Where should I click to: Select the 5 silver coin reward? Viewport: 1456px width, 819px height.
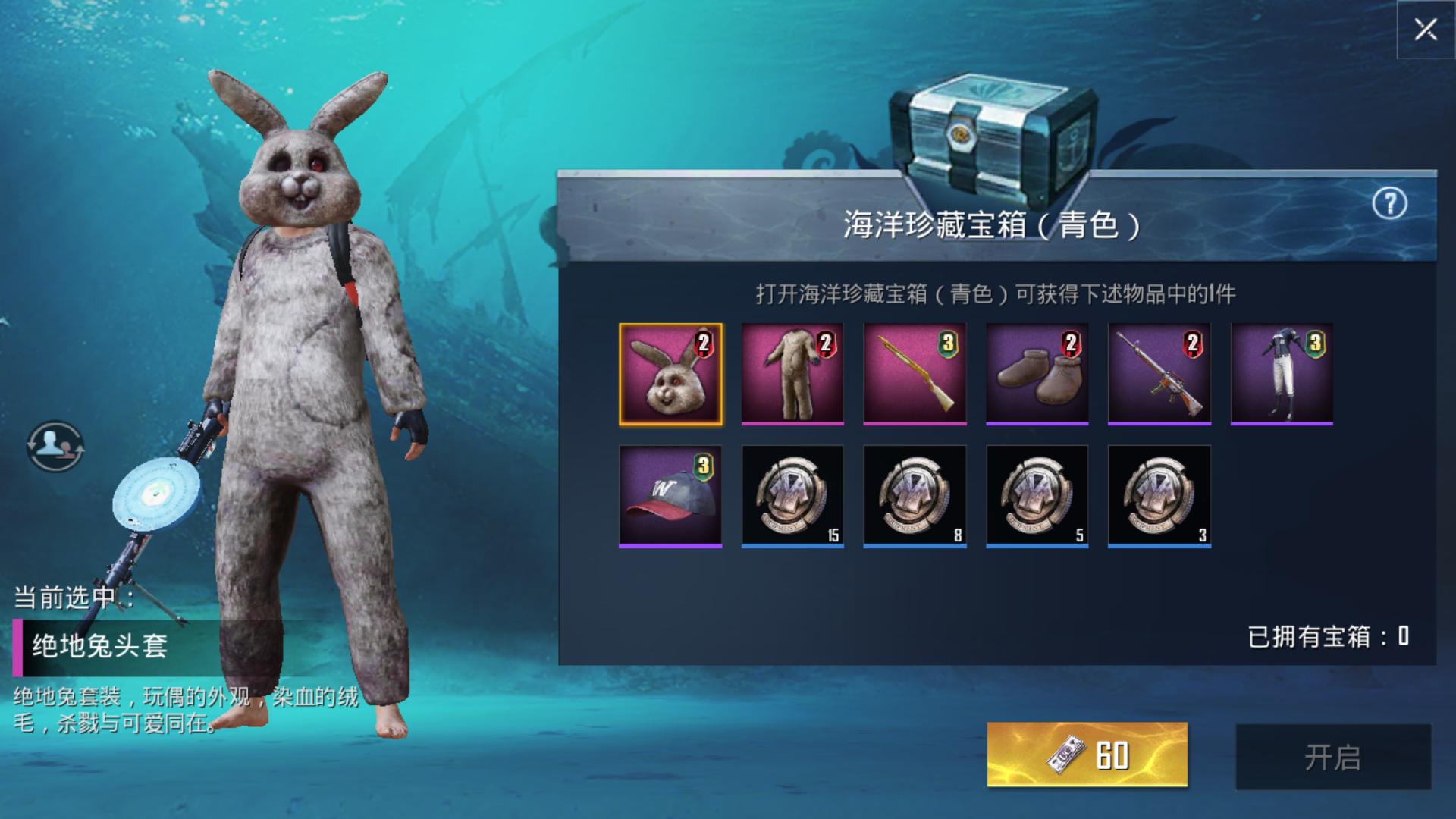pyautogui.click(x=1037, y=496)
